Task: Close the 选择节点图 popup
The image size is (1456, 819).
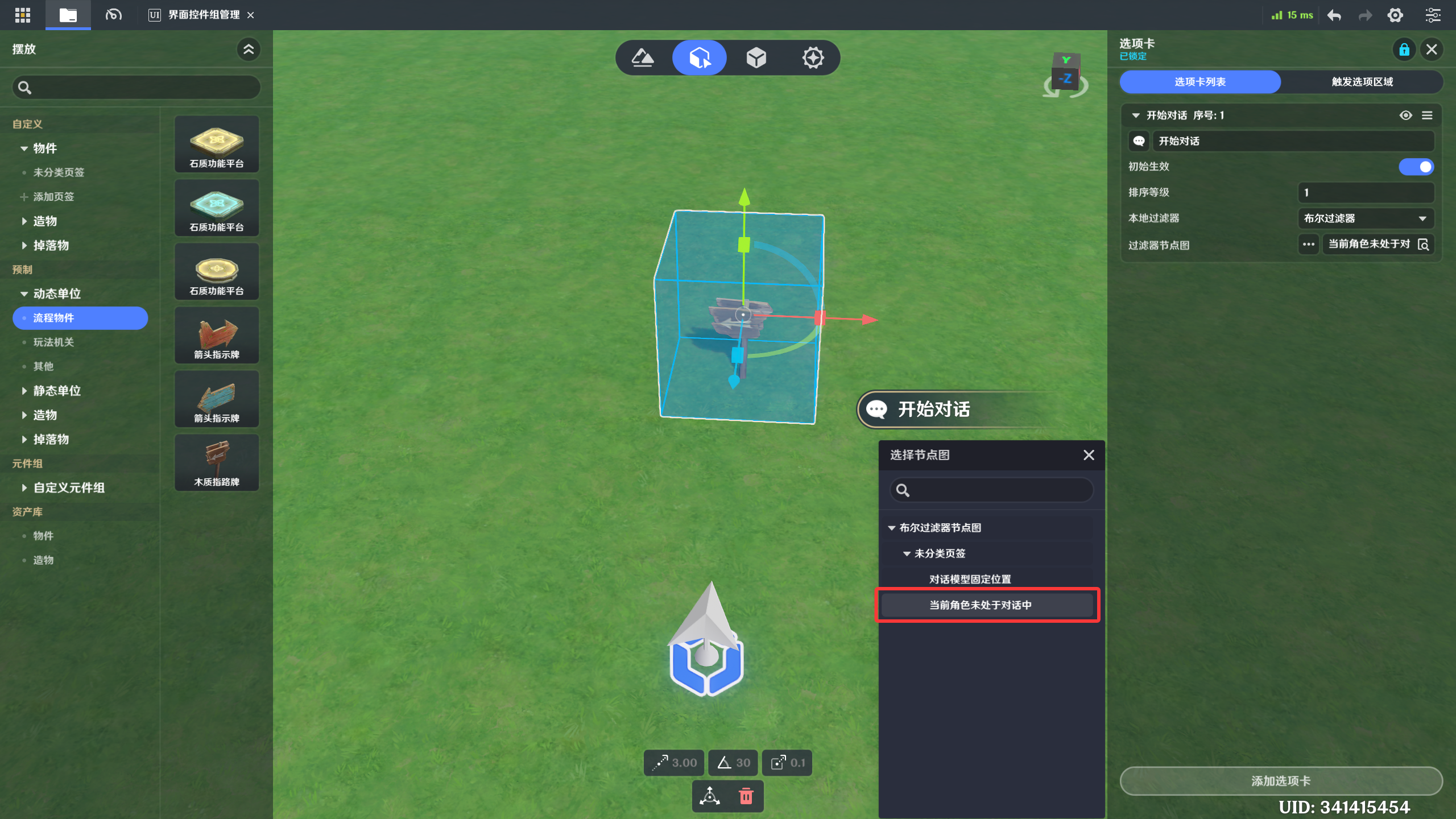Action: (1089, 455)
